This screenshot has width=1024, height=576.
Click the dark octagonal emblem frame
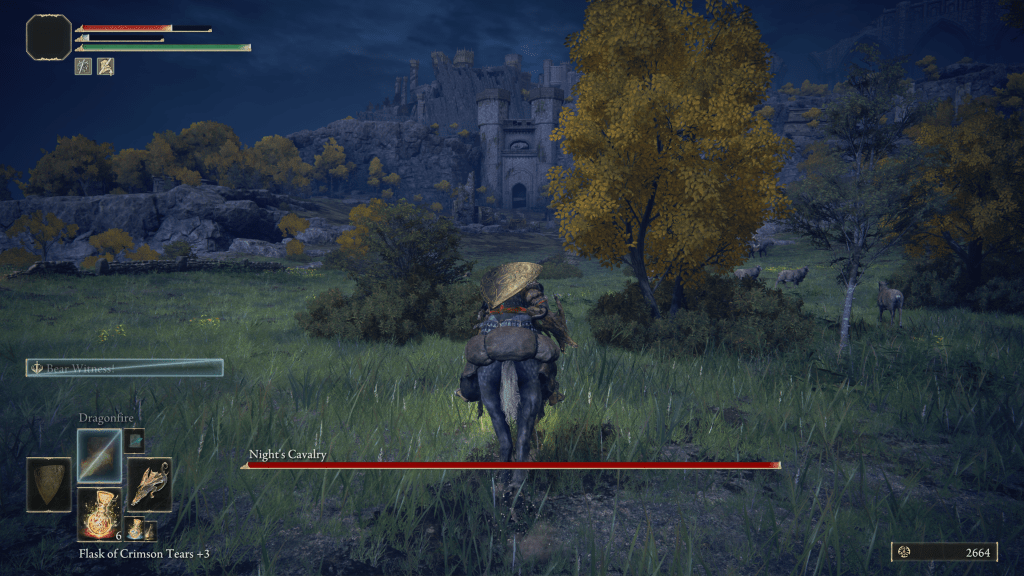click(x=49, y=37)
